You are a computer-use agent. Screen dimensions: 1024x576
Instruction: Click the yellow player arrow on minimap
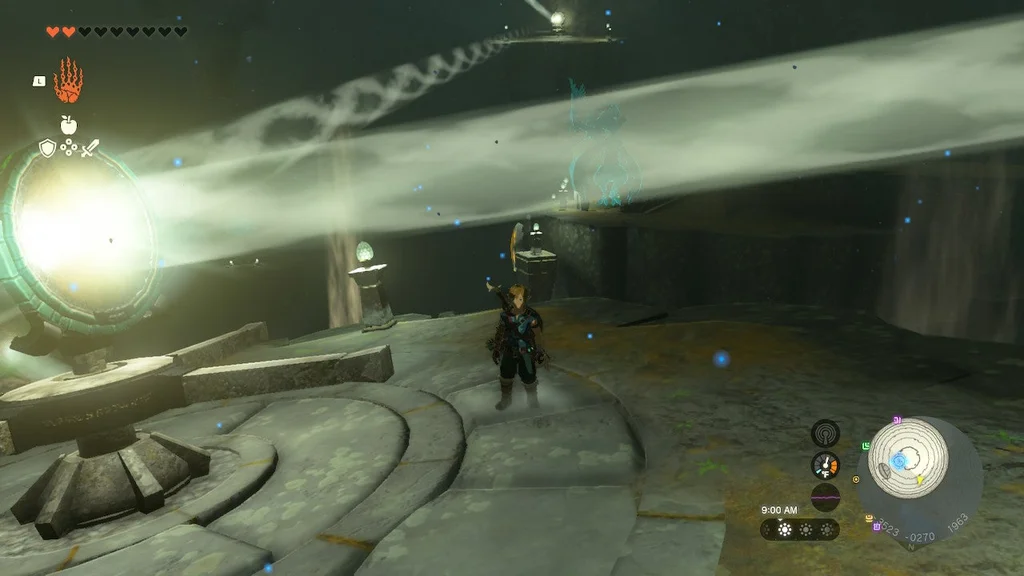tap(919, 482)
